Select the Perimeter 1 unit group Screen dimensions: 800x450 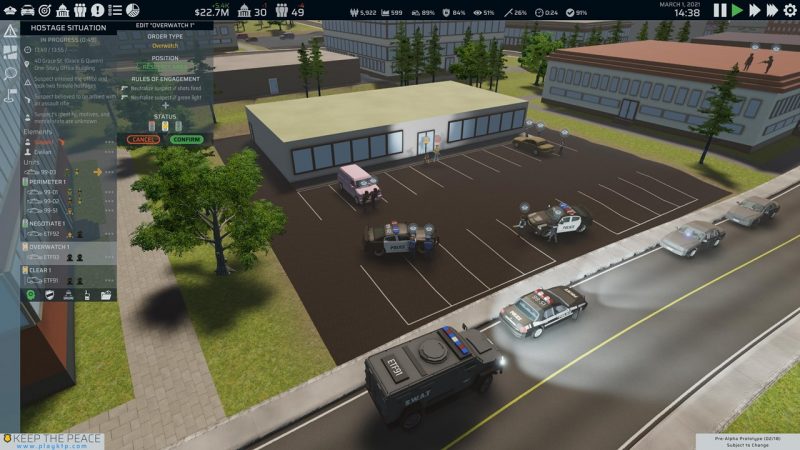point(48,181)
